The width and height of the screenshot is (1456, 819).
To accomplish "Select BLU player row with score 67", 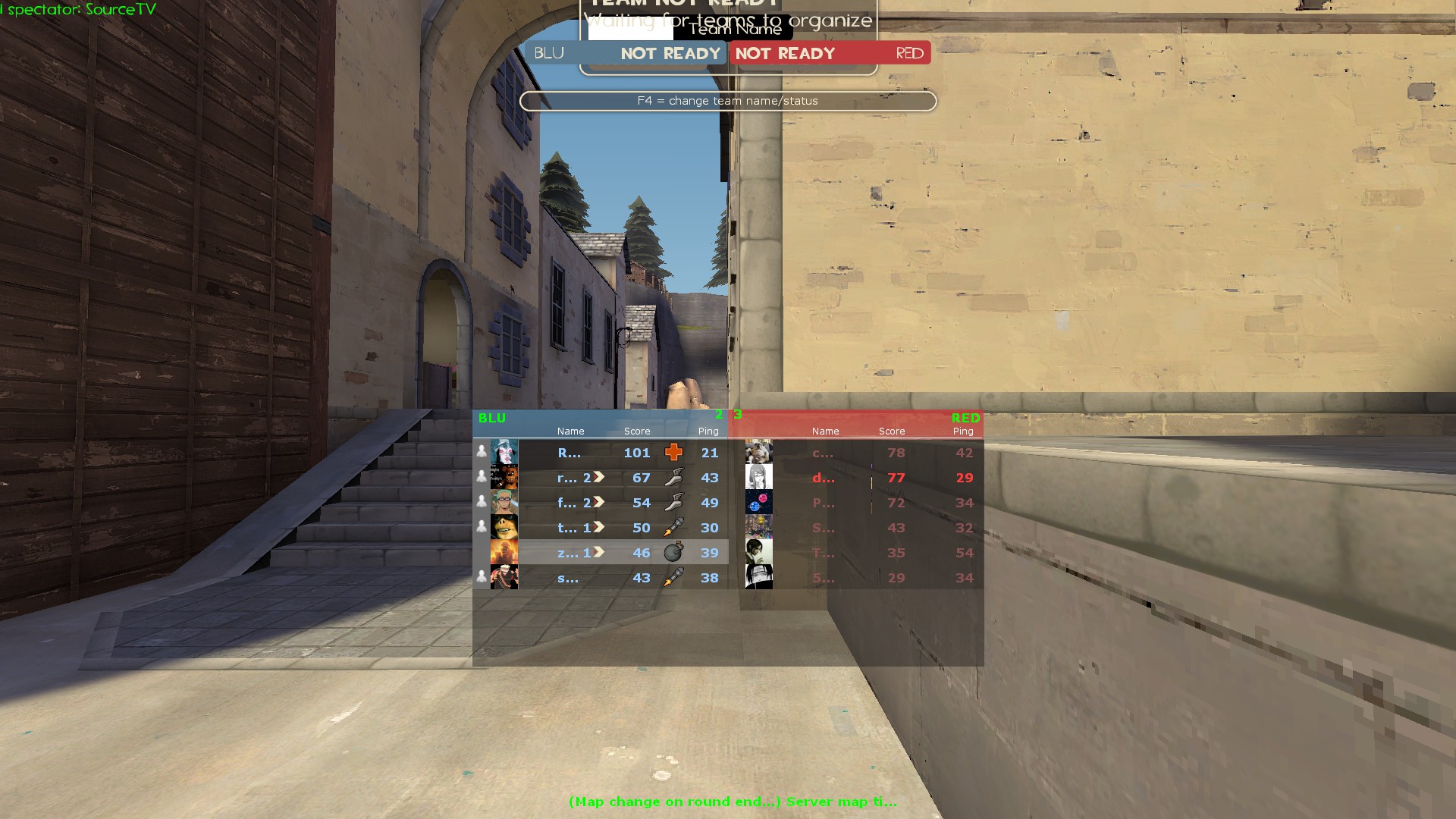I will coord(599,478).
